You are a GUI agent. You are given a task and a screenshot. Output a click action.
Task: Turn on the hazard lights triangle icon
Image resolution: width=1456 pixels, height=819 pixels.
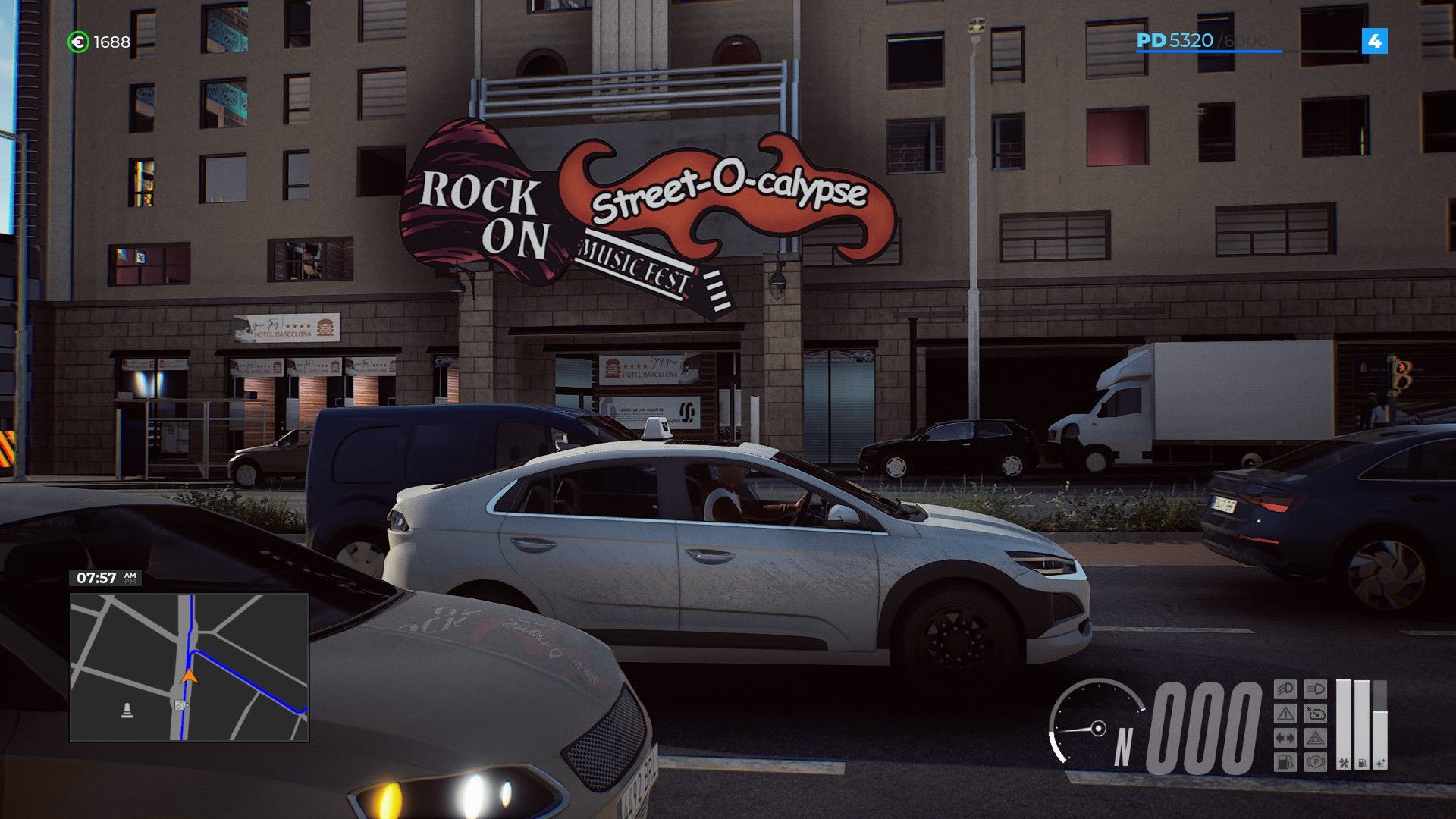coord(1316,738)
